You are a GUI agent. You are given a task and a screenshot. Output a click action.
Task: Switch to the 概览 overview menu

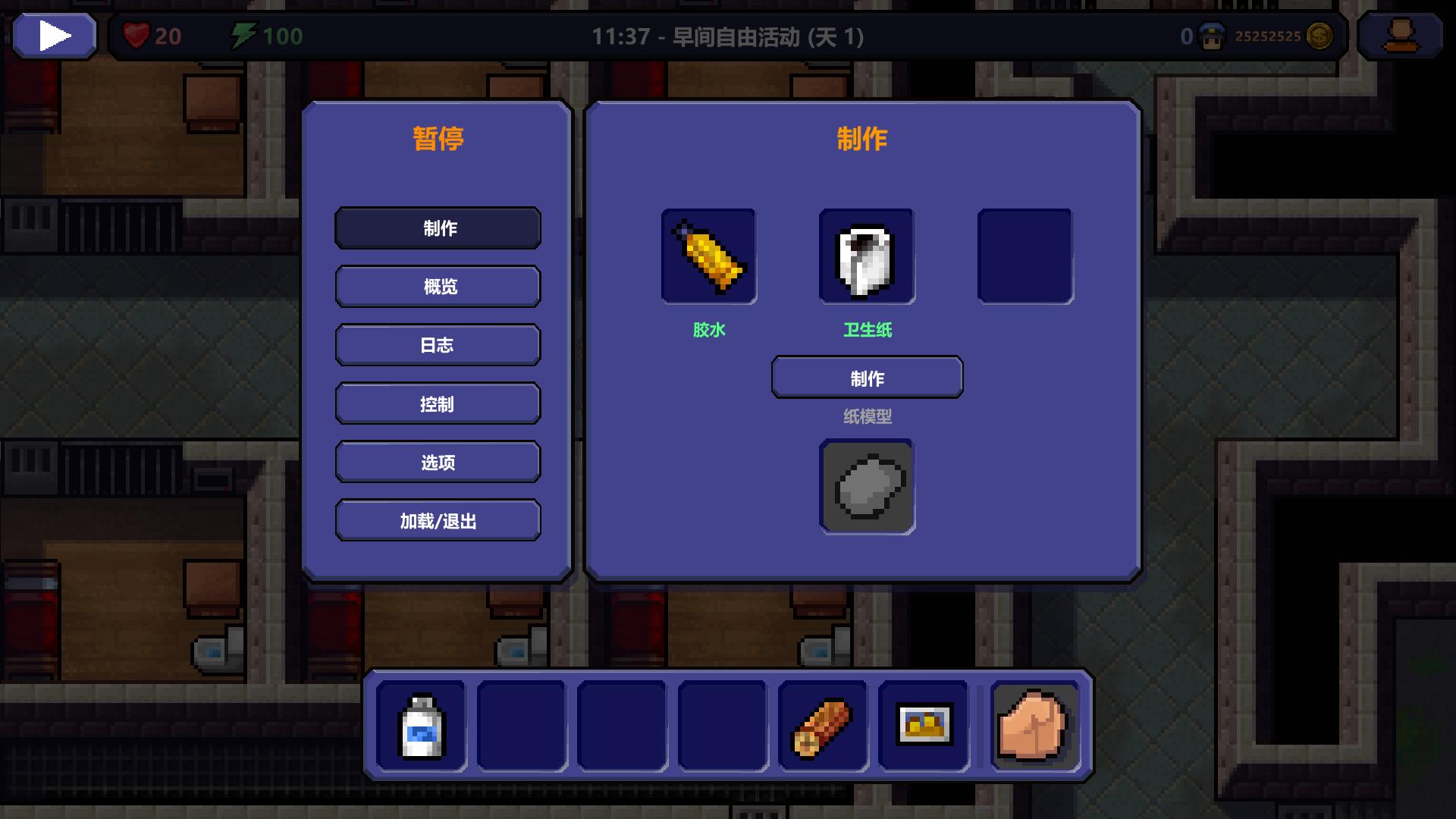click(438, 287)
